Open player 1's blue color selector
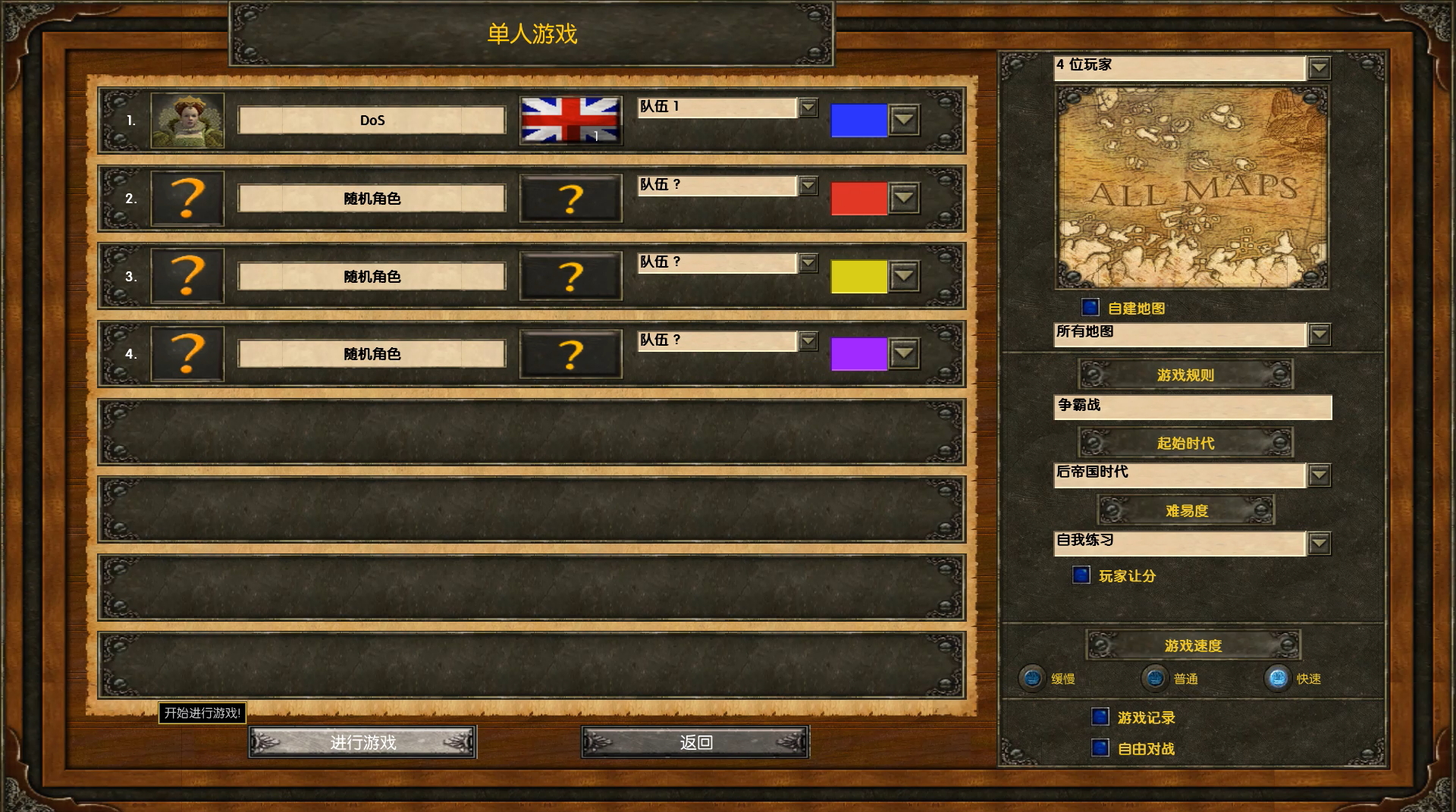The height and width of the screenshot is (812, 1456). [x=902, y=120]
